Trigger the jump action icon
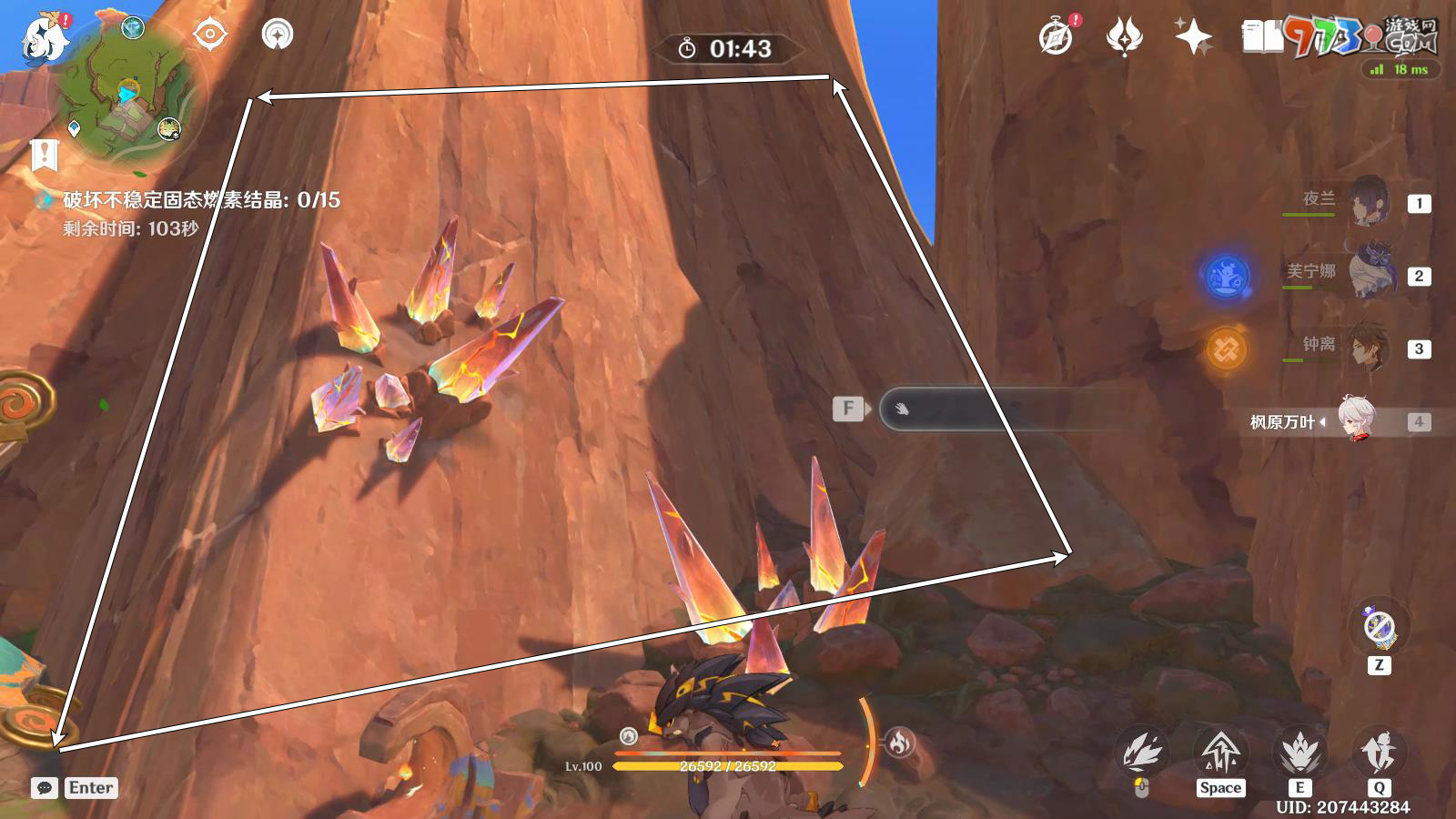Viewport: 1456px width, 819px height. 1220,752
